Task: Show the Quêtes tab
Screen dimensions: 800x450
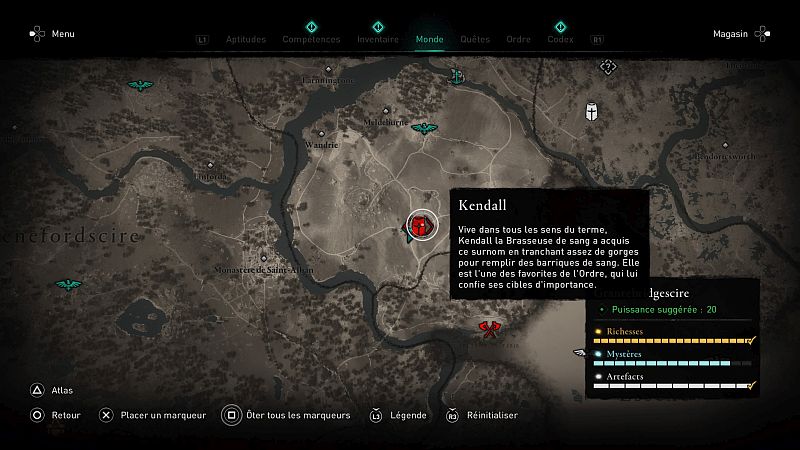Action: [475, 39]
